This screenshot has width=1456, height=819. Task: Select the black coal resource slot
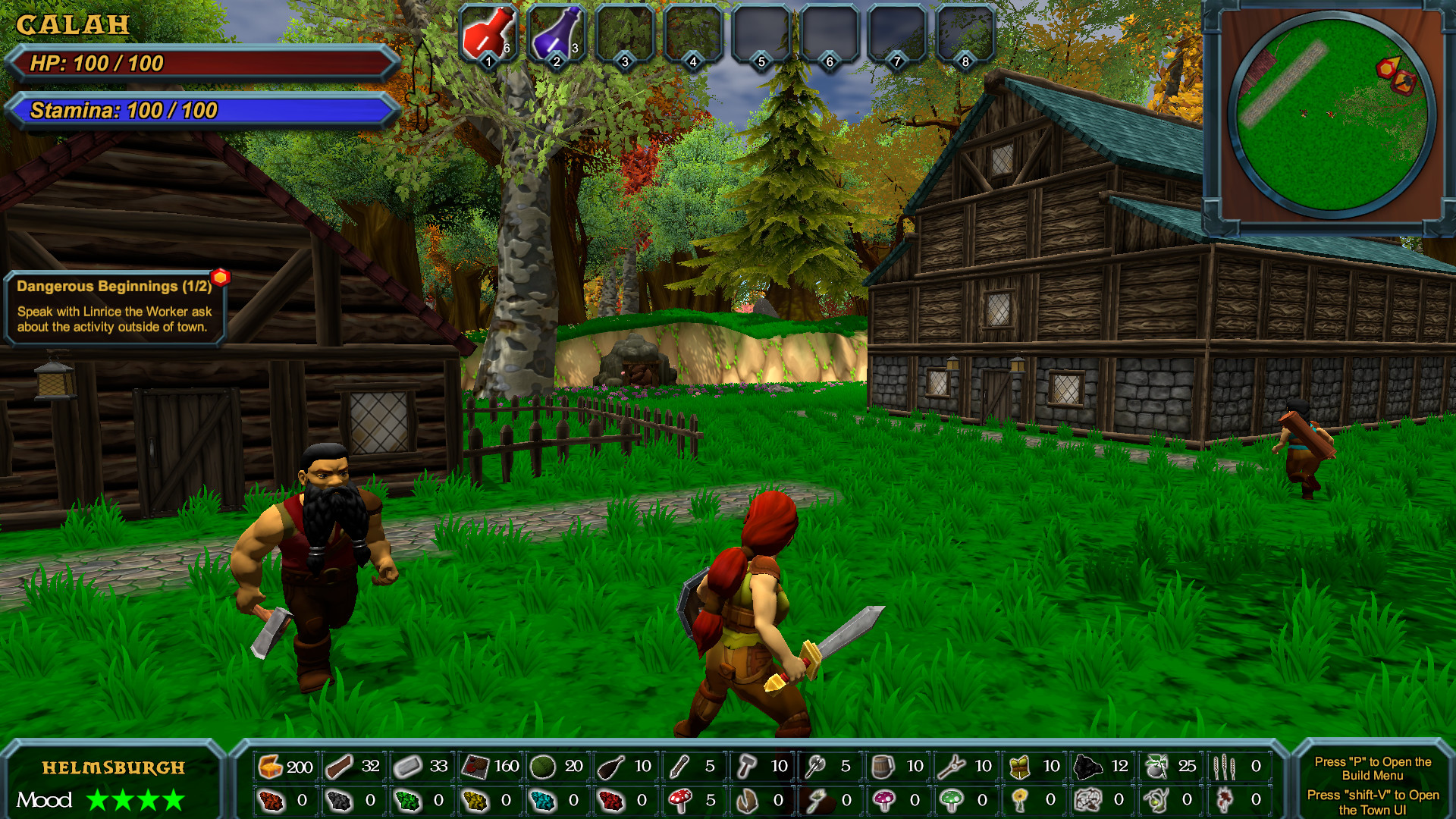1087,767
